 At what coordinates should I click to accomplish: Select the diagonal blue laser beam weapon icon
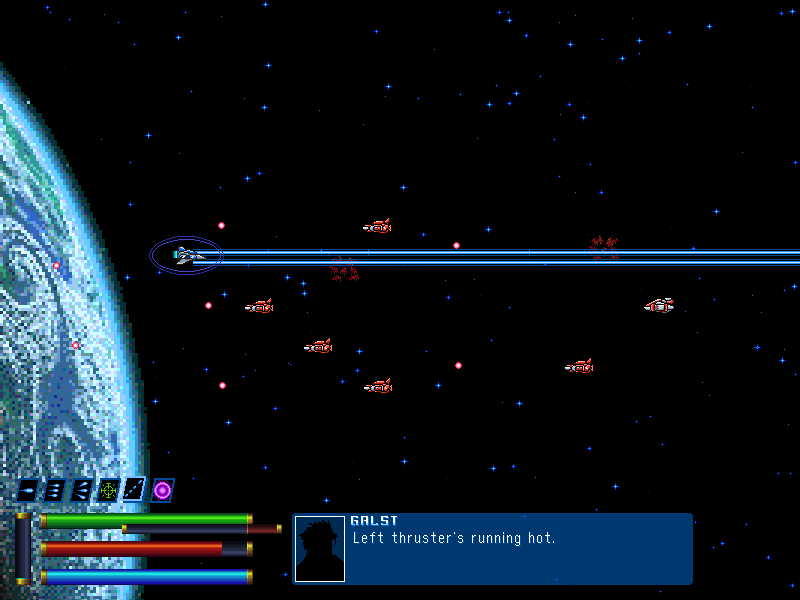(135, 490)
